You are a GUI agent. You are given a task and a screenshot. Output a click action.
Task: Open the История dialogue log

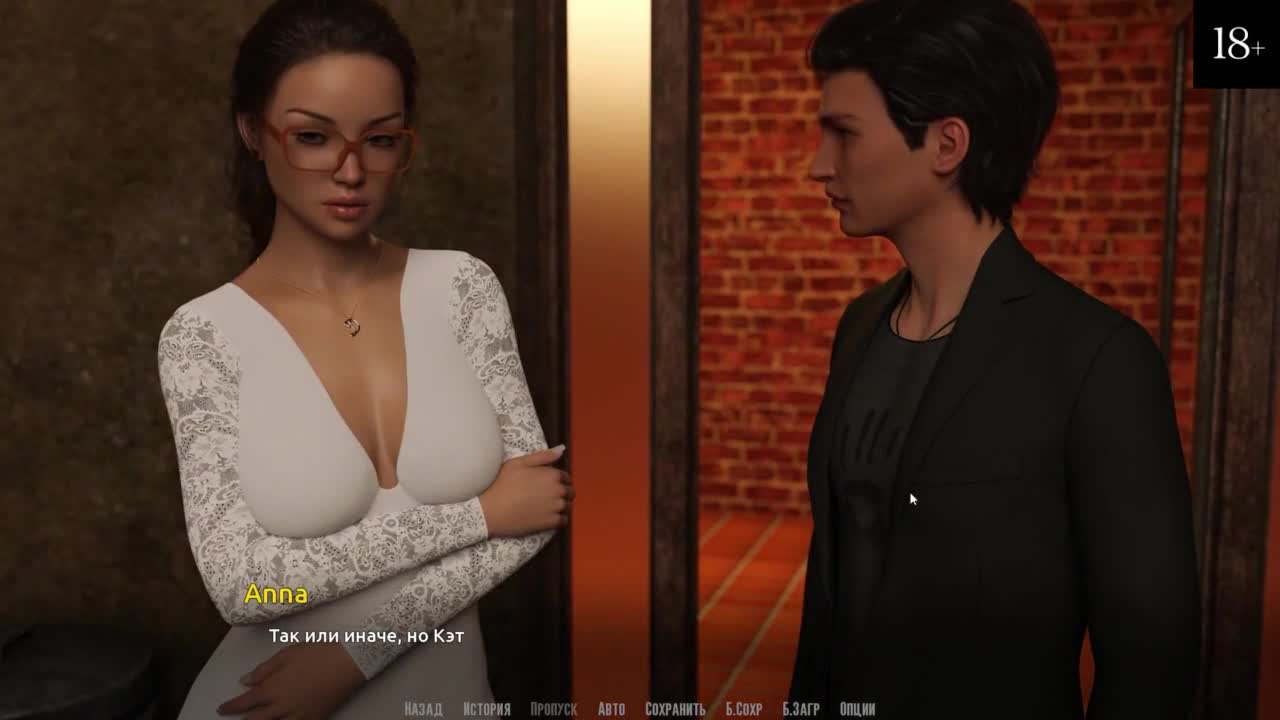point(487,709)
